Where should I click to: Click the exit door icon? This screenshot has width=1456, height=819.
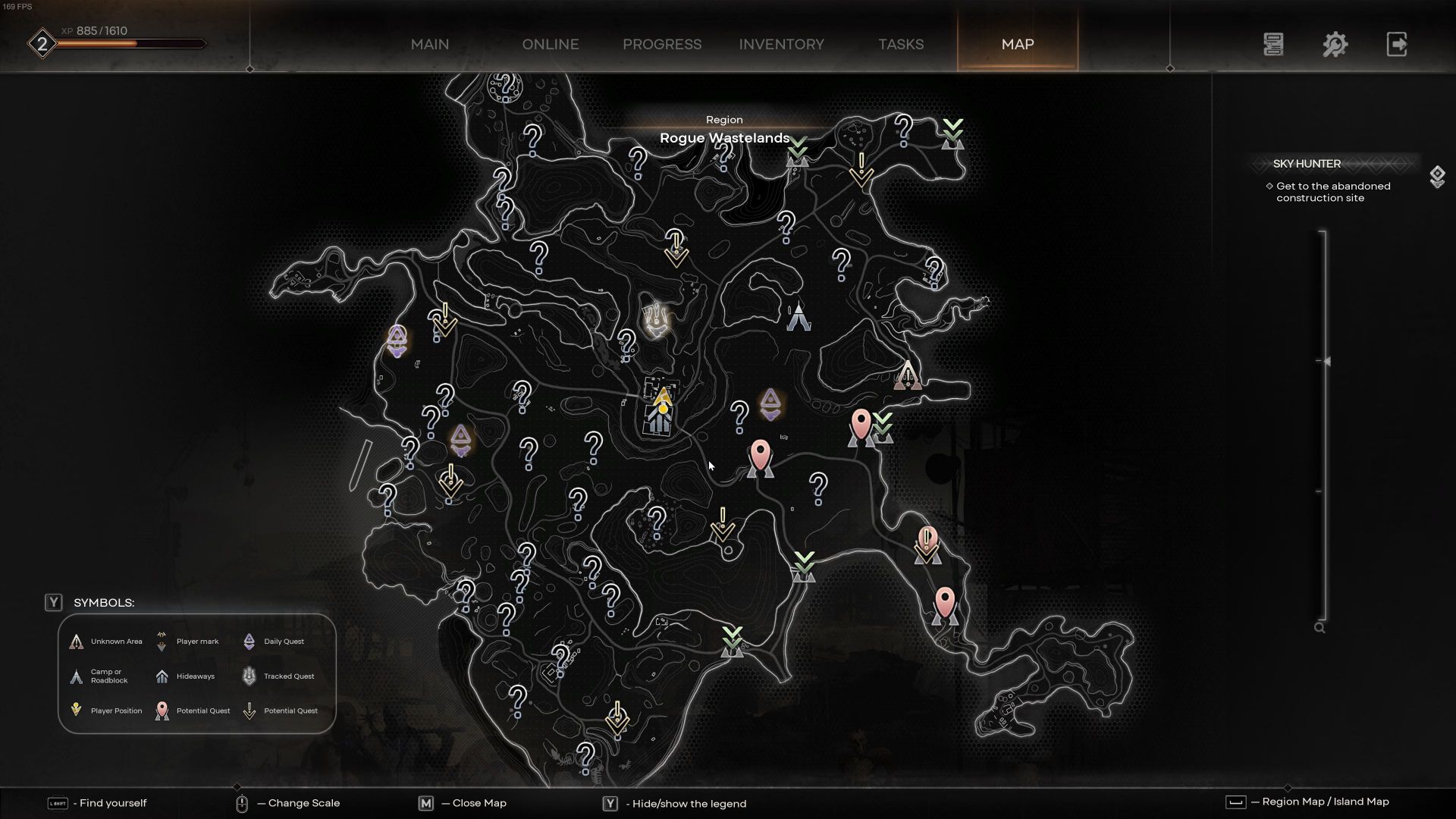point(1396,44)
